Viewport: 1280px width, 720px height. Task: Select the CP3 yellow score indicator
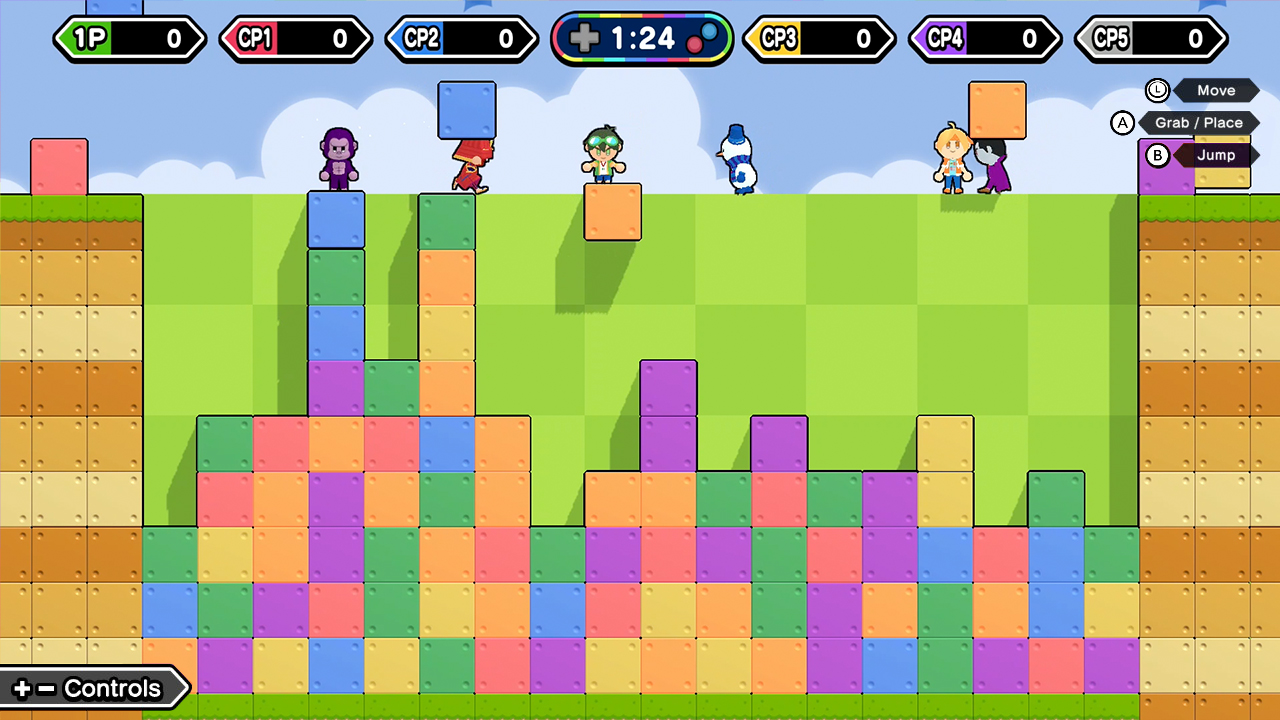819,39
